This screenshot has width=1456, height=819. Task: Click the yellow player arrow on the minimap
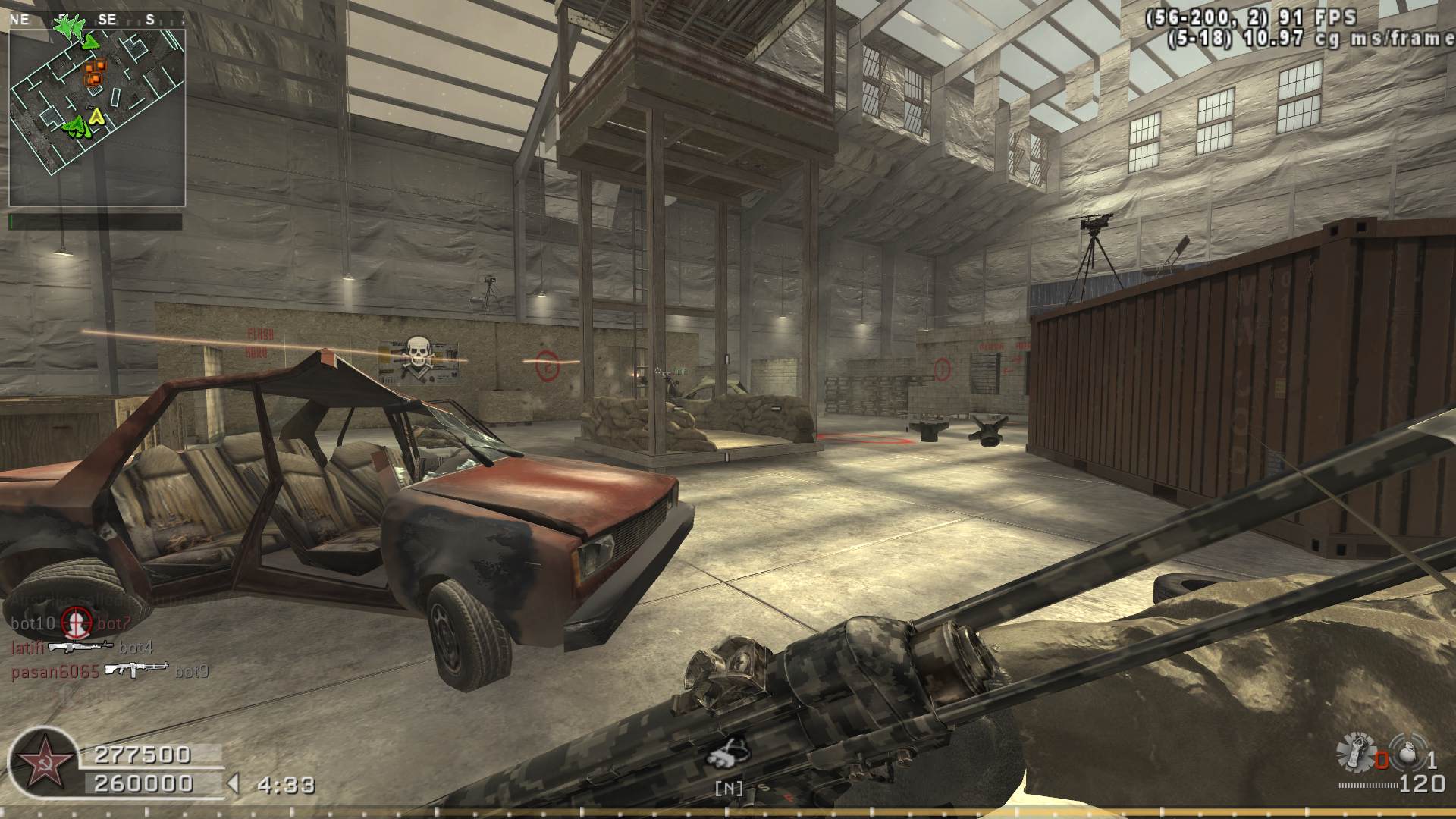coord(96,116)
